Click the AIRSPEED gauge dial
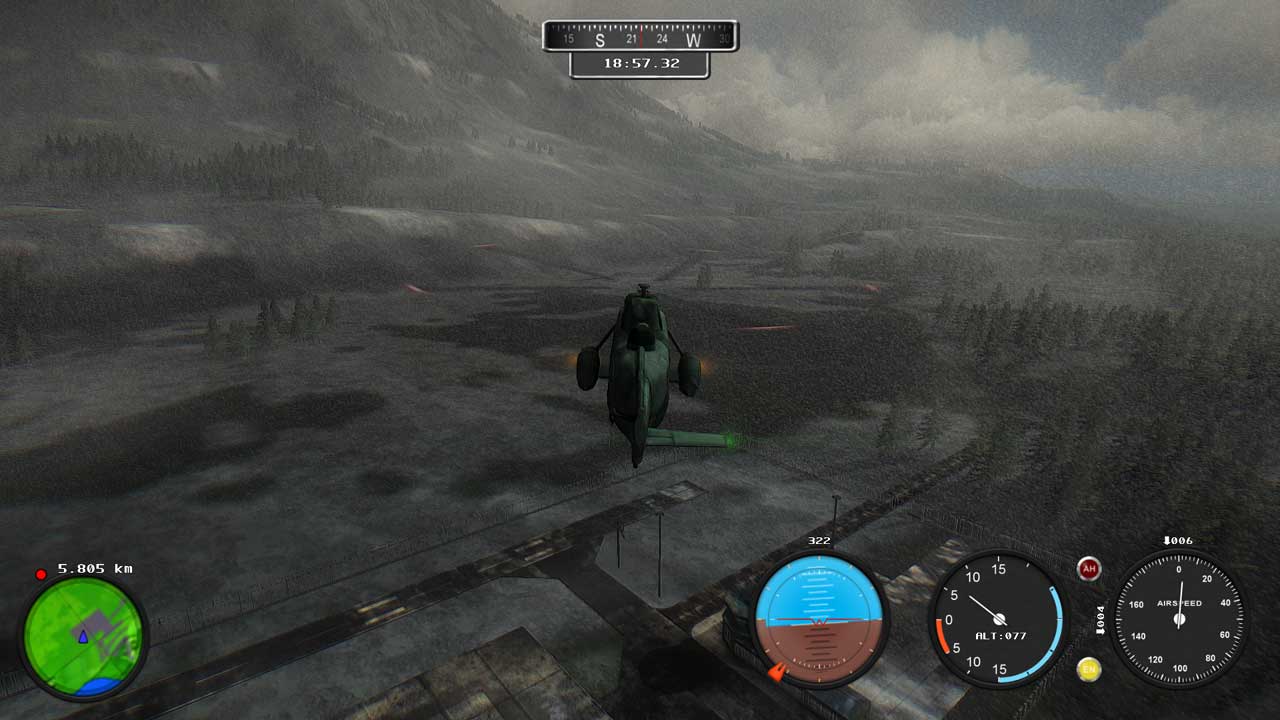This screenshot has height=720, width=1280. pyautogui.click(x=1179, y=618)
